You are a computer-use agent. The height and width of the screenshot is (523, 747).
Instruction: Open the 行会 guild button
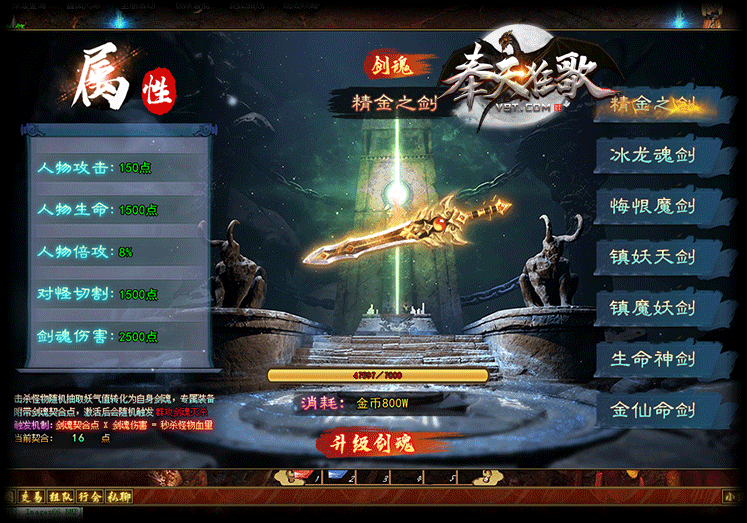[90, 496]
